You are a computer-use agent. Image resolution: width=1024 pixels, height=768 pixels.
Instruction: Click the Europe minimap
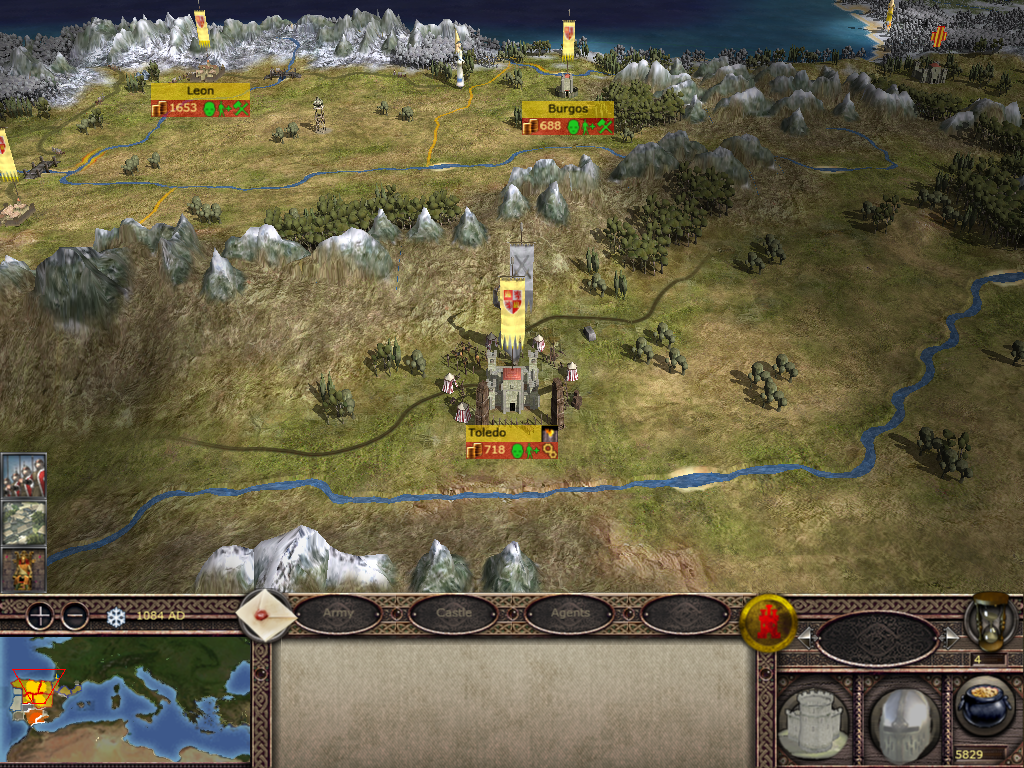click(125, 700)
